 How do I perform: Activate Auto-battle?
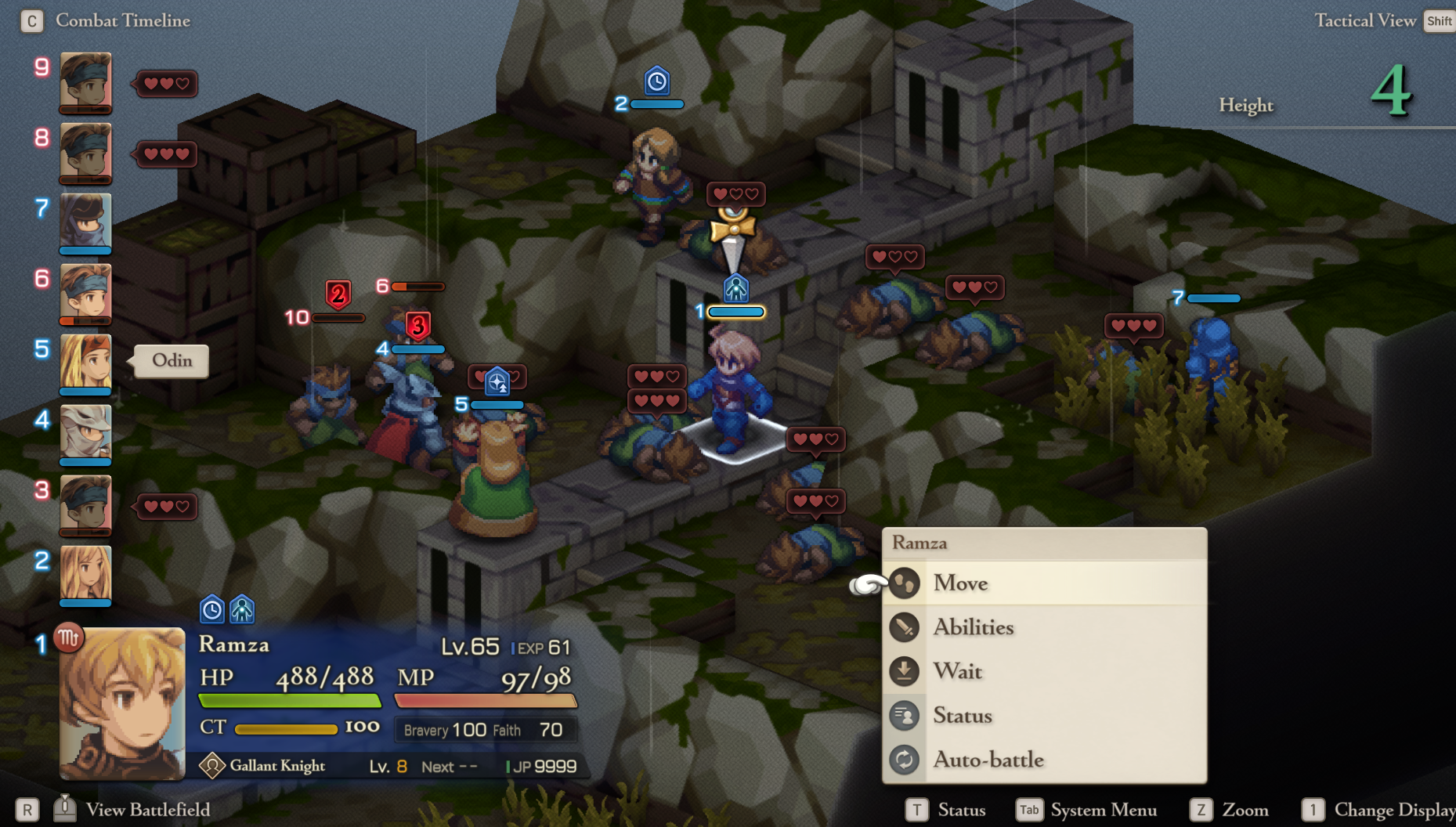pos(988,760)
